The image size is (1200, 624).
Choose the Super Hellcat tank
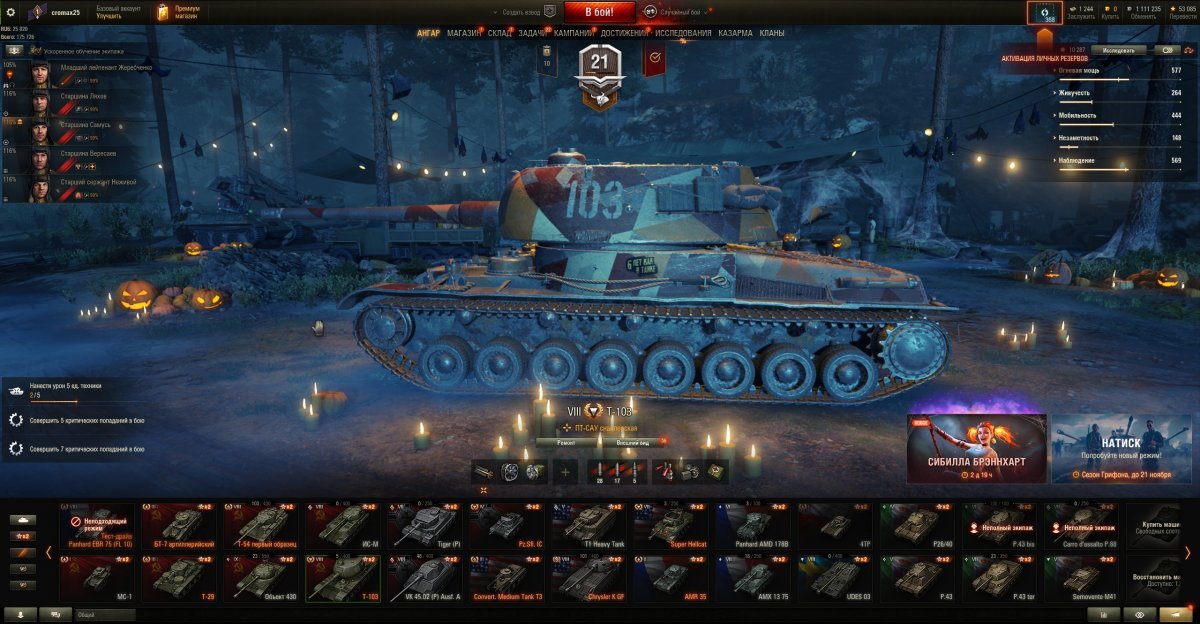click(x=672, y=525)
